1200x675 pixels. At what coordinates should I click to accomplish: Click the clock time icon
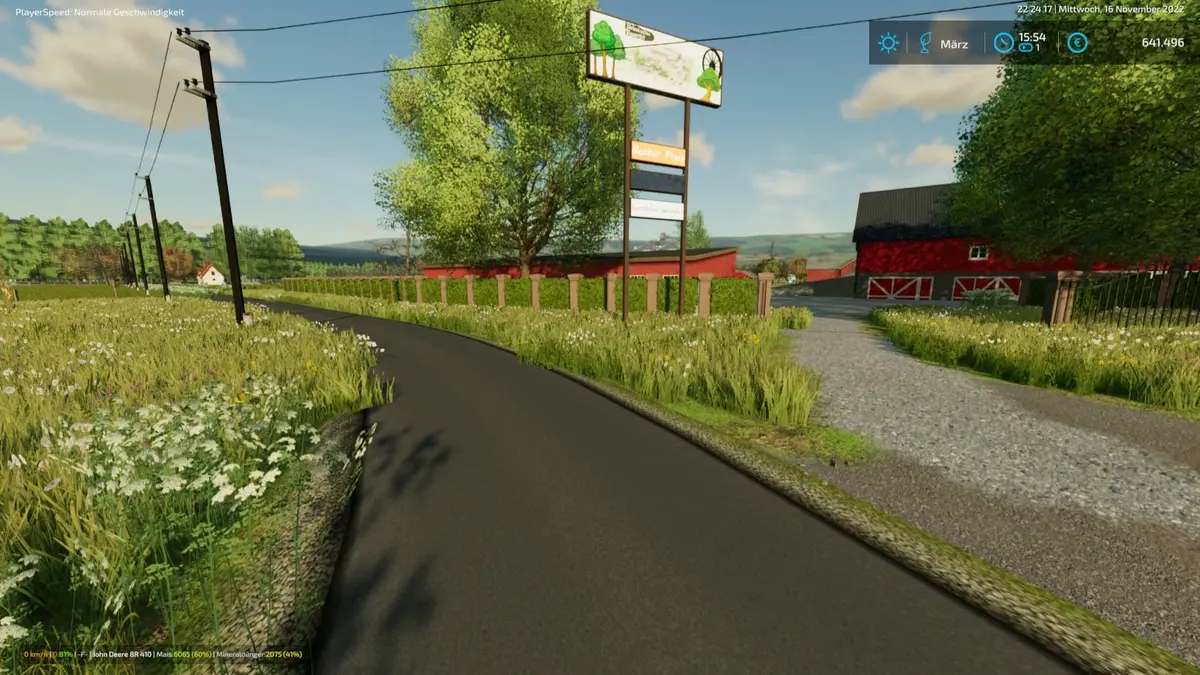click(1003, 43)
